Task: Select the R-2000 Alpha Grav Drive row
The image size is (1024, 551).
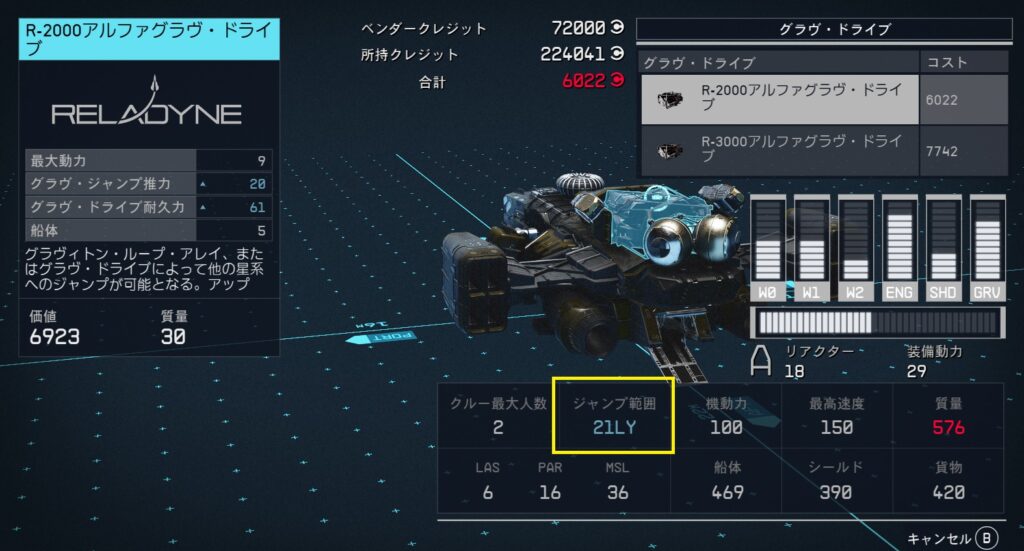Action: 778,98
